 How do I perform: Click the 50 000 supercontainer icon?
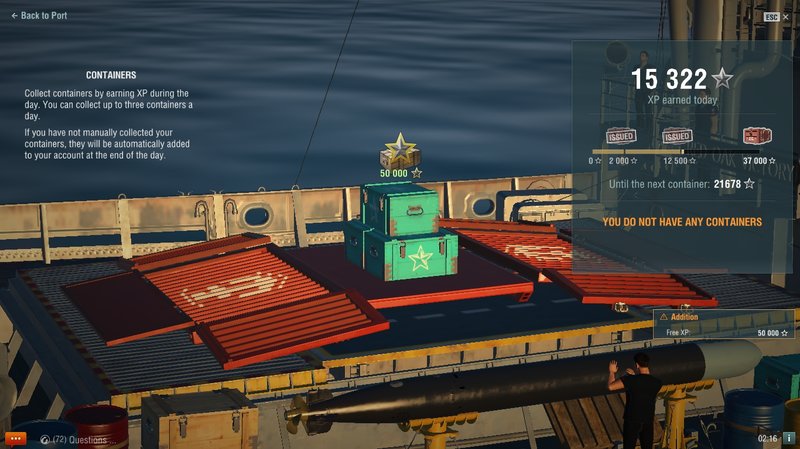[x=400, y=152]
